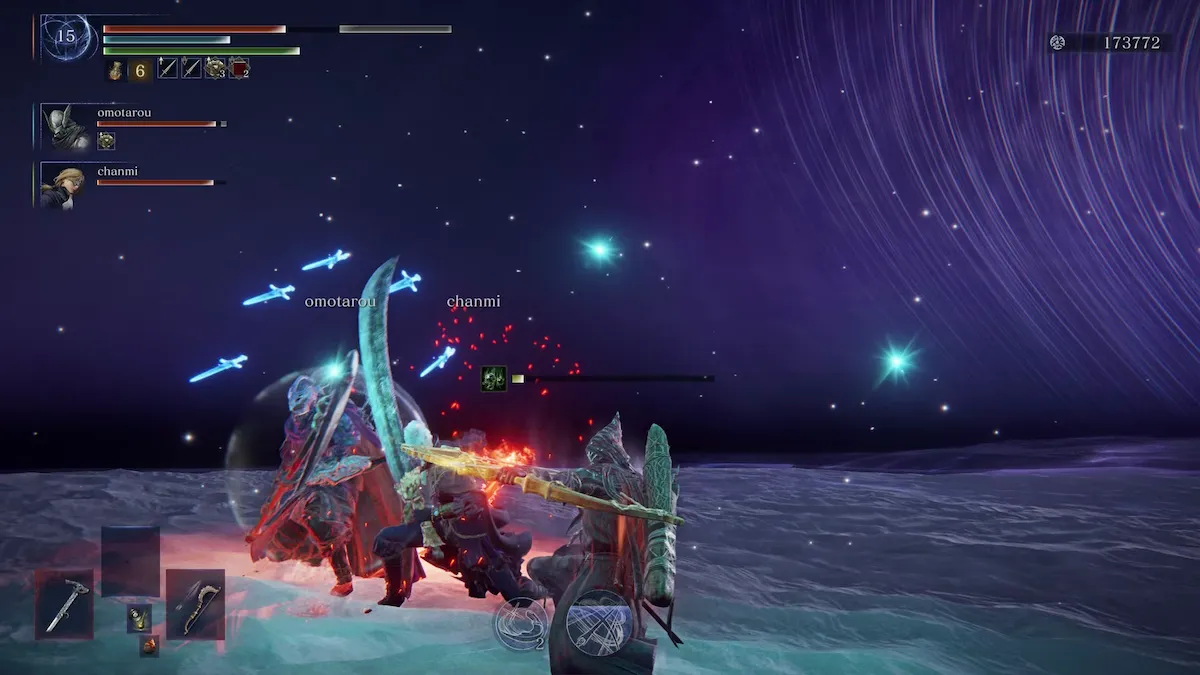Image resolution: width=1200 pixels, height=675 pixels.
Task: Click the small orange item below the flask slot
Action: coord(149,646)
